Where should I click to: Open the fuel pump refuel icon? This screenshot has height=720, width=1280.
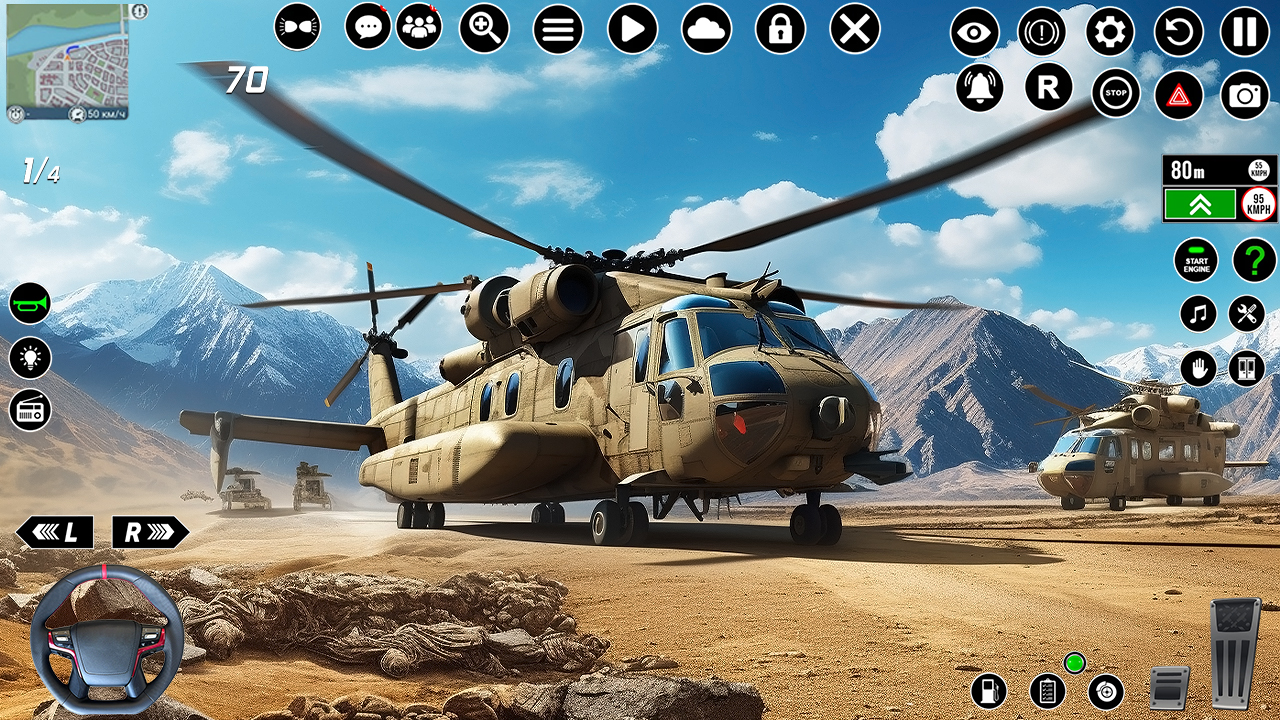[988, 691]
